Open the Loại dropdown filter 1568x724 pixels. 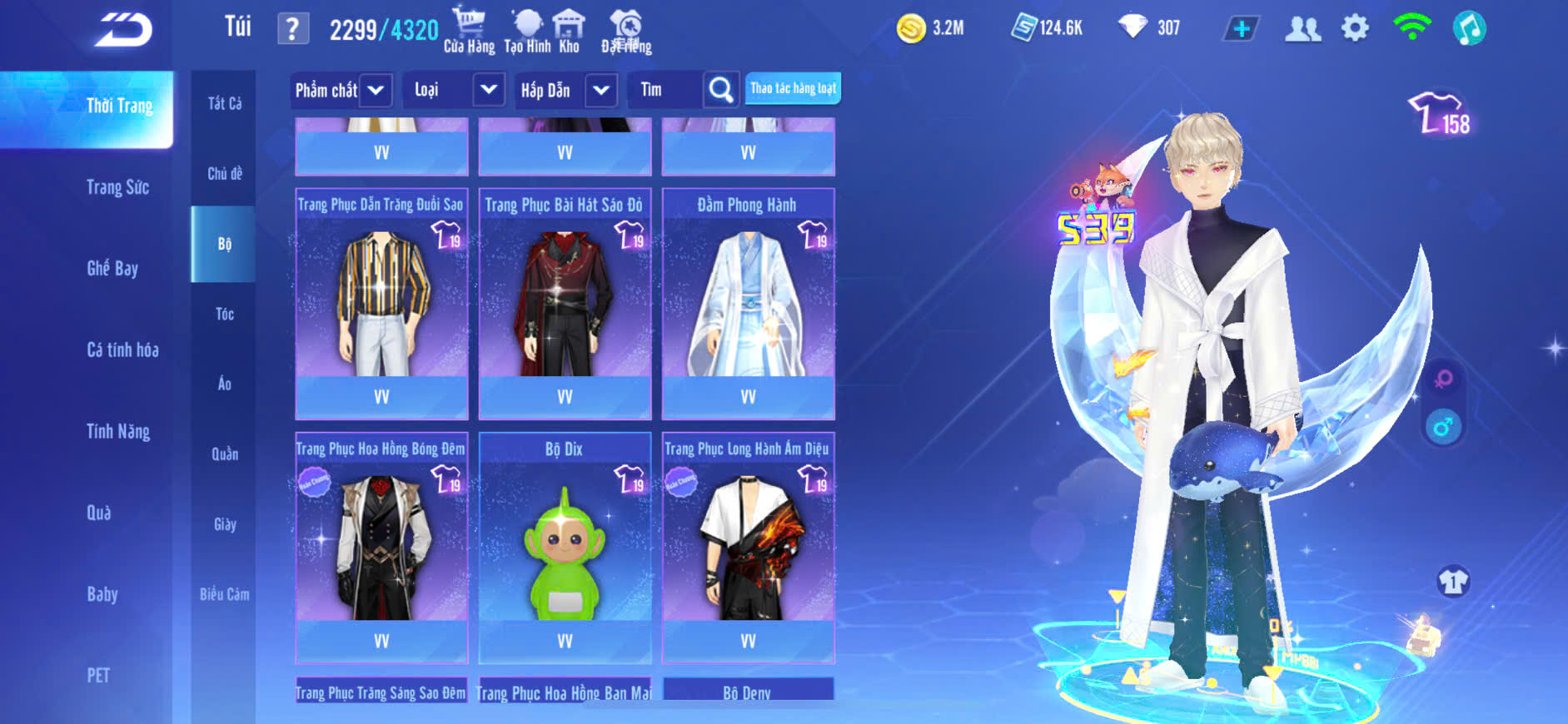click(489, 90)
